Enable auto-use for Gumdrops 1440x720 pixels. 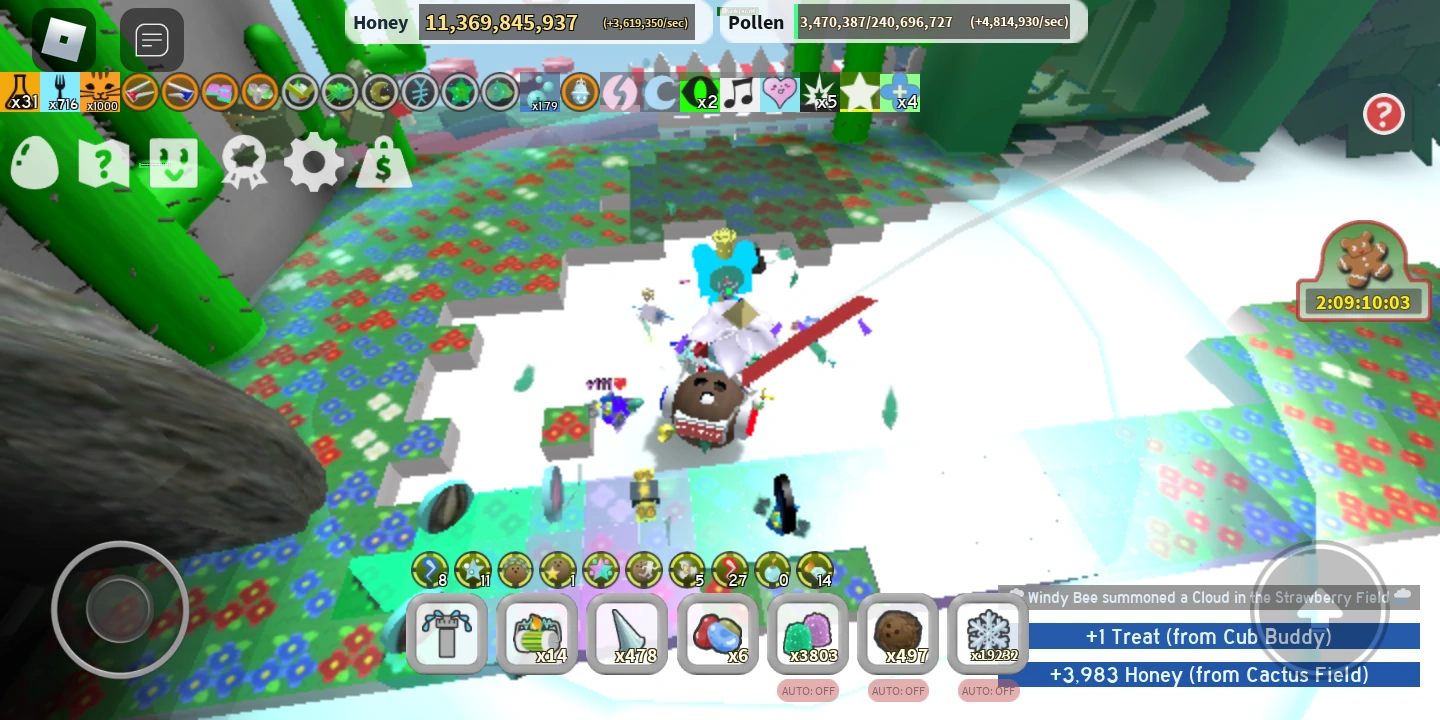coord(807,690)
